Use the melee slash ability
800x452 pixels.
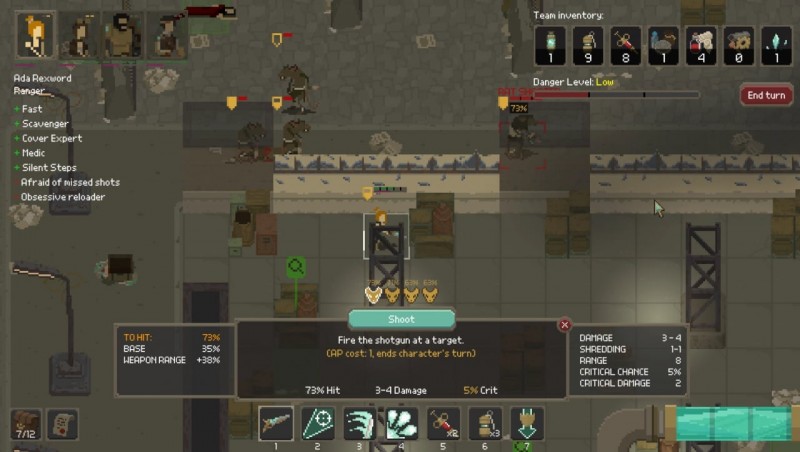360,423
